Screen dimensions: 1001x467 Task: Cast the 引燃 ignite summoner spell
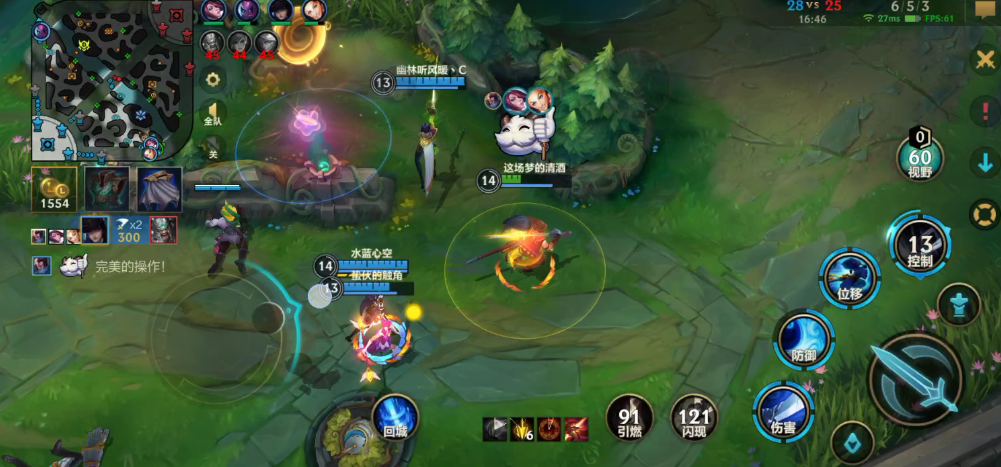(629, 419)
